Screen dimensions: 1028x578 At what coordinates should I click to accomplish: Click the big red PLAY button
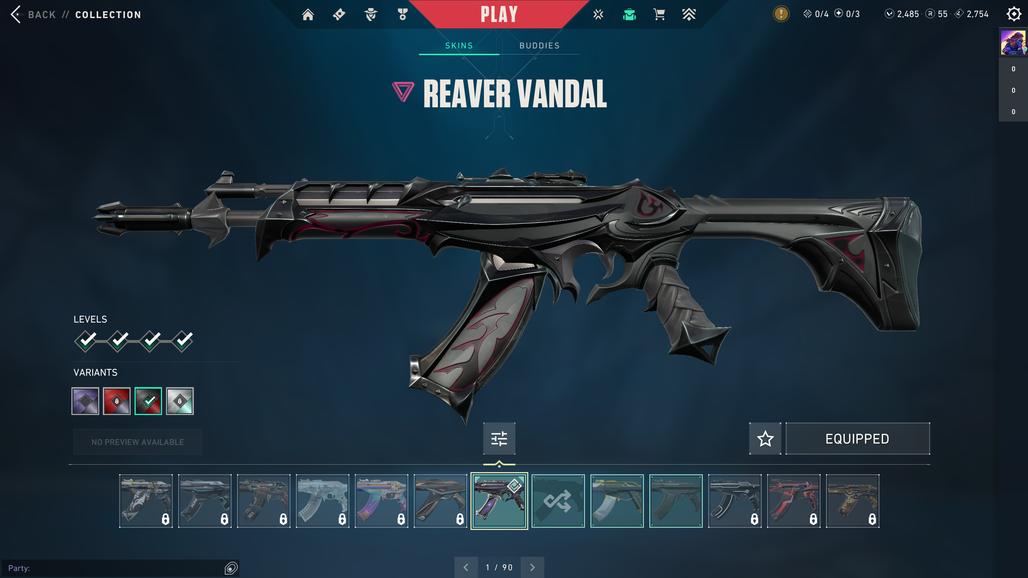[499, 14]
